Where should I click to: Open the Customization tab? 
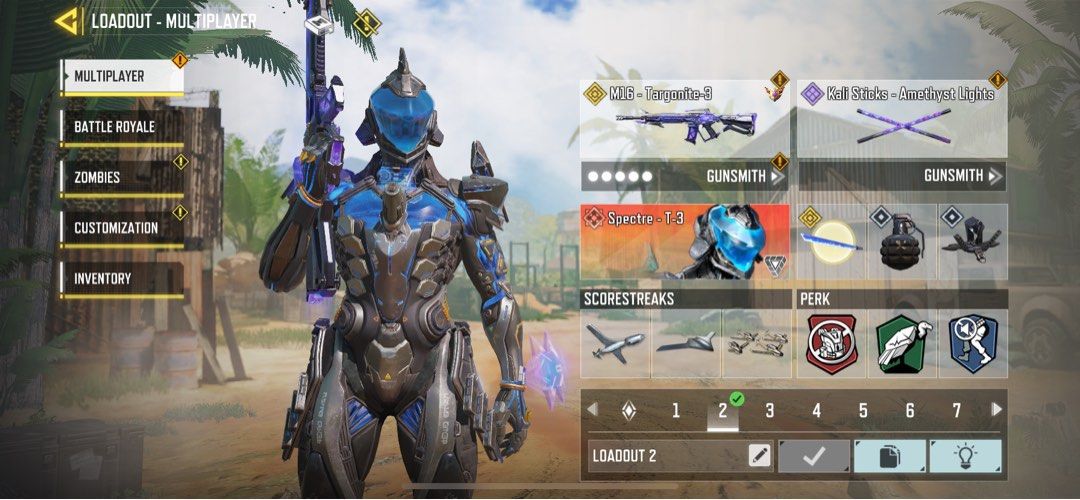coord(122,228)
